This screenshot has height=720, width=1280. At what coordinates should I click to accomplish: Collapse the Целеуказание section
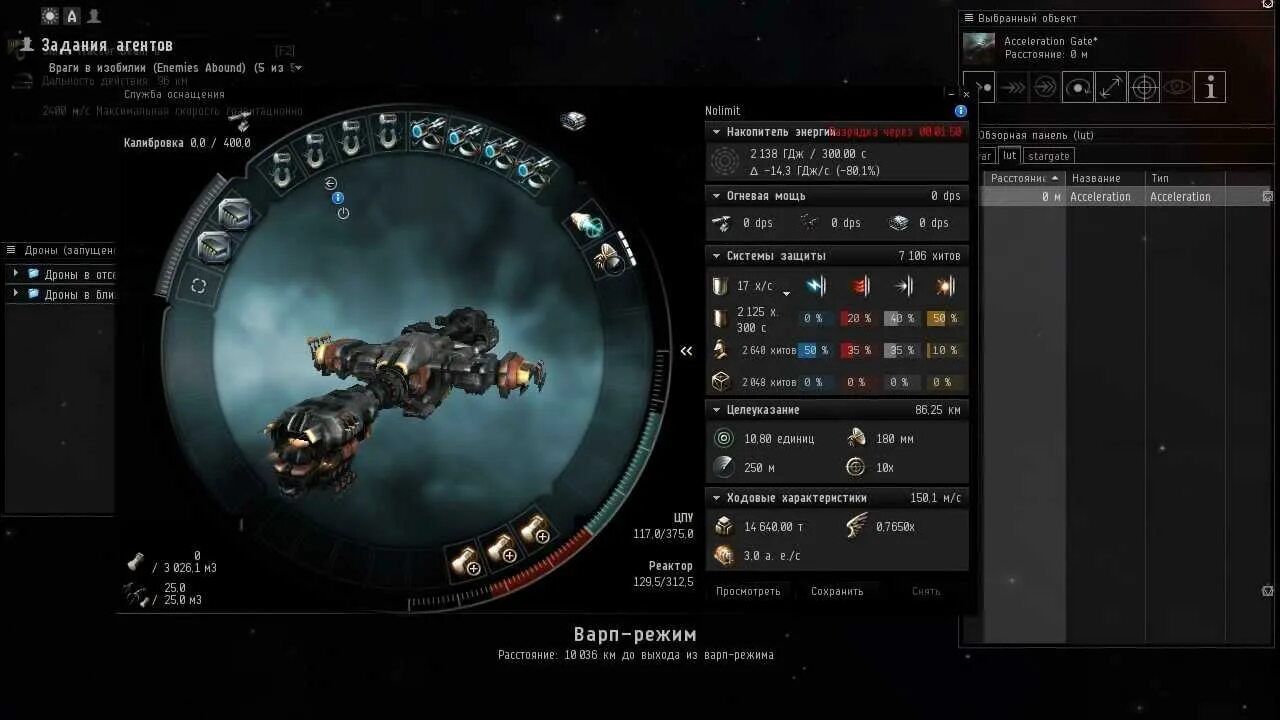[x=716, y=410]
